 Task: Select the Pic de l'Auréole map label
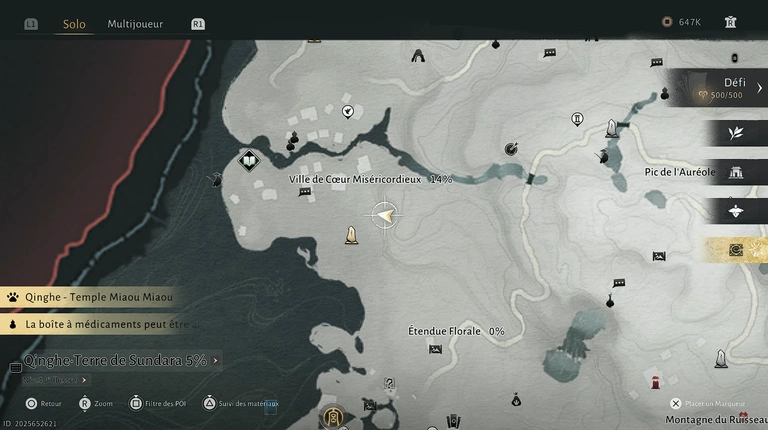point(679,172)
